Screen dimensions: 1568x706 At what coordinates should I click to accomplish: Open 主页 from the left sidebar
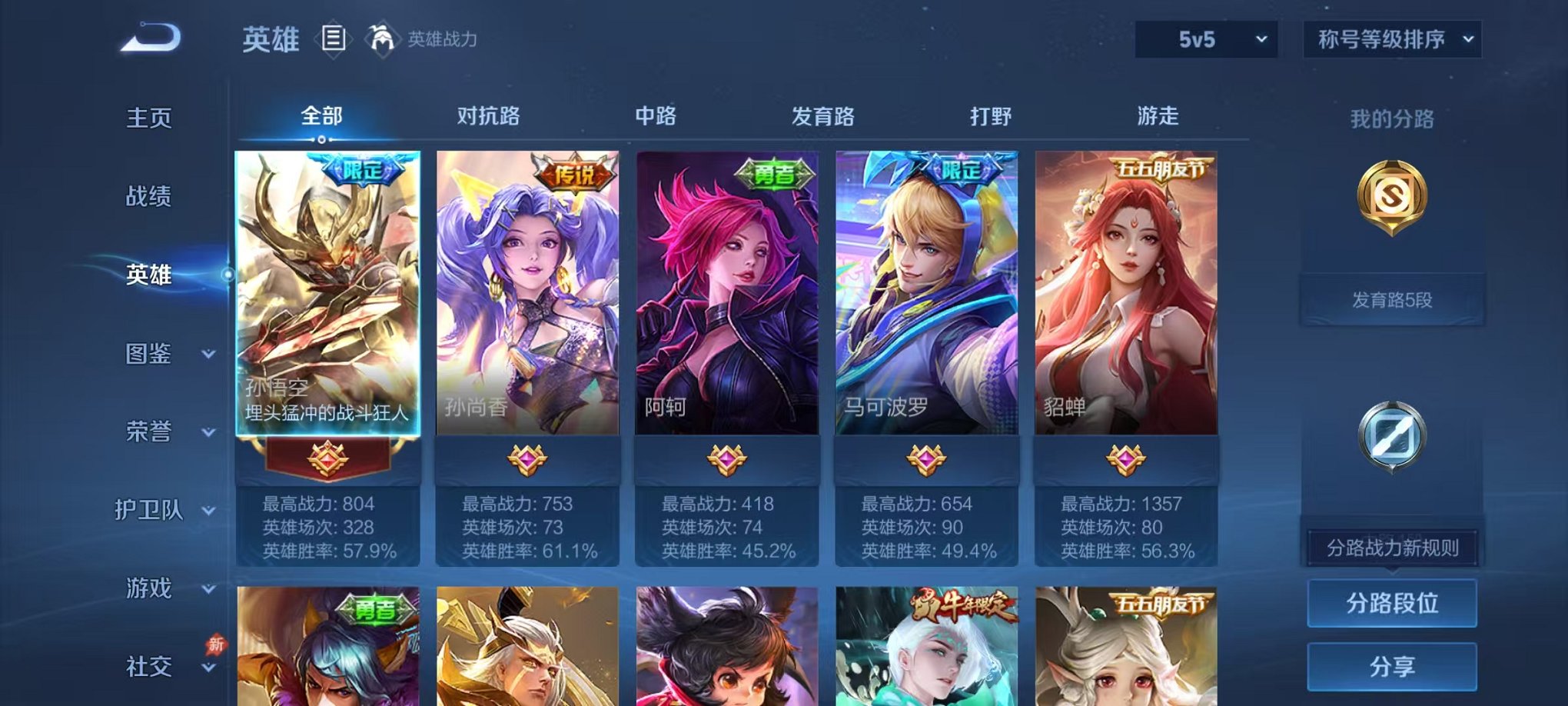tap(150, 117)
